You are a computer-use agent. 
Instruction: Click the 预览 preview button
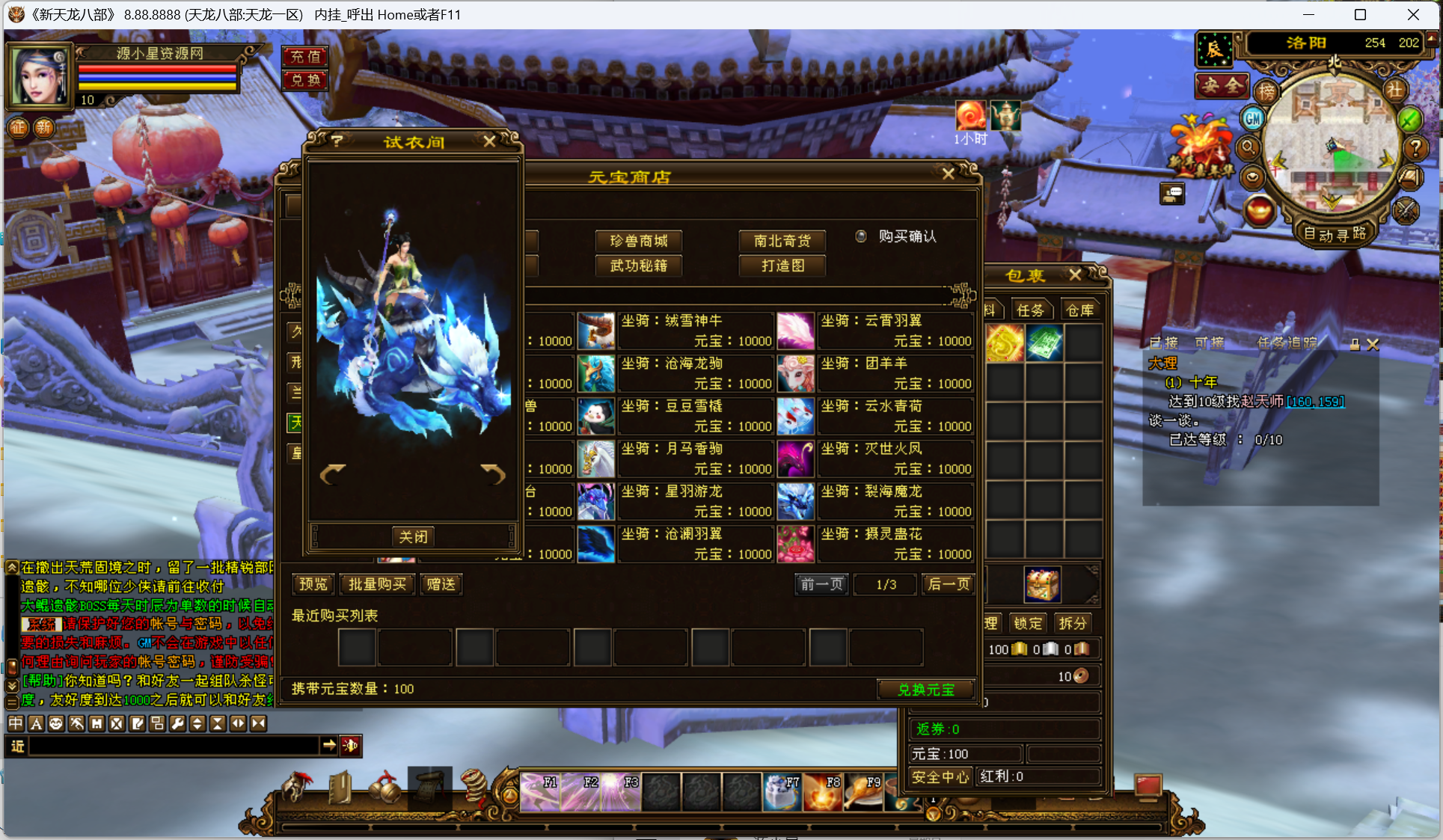(313, 584)
